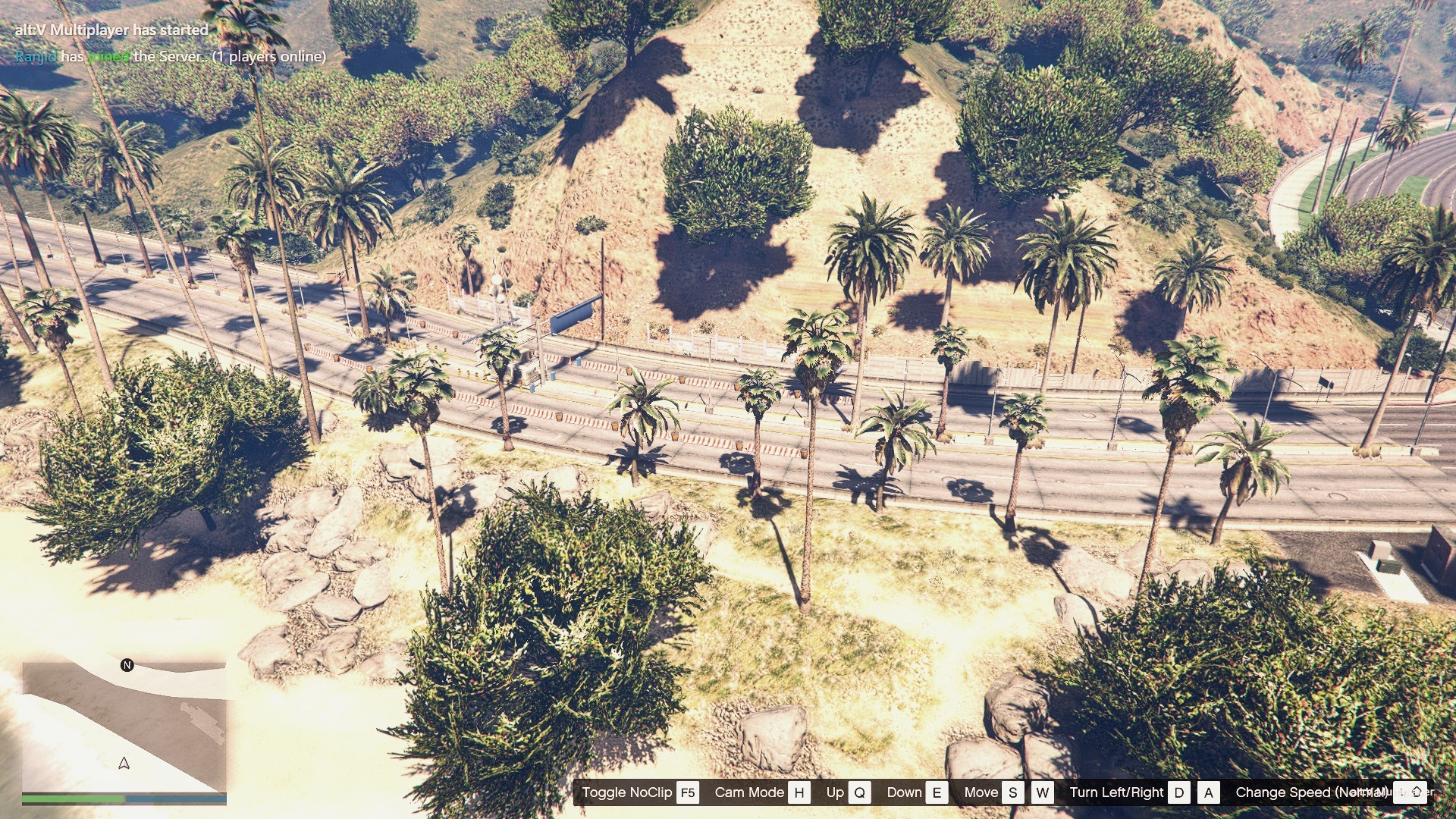Click the Ranjid player name in chat

(36, 57)
